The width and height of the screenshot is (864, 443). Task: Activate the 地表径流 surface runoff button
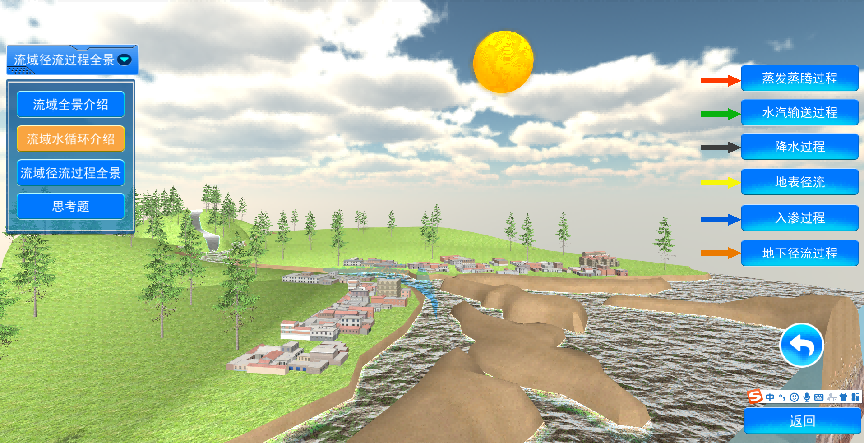click(799, 182)
